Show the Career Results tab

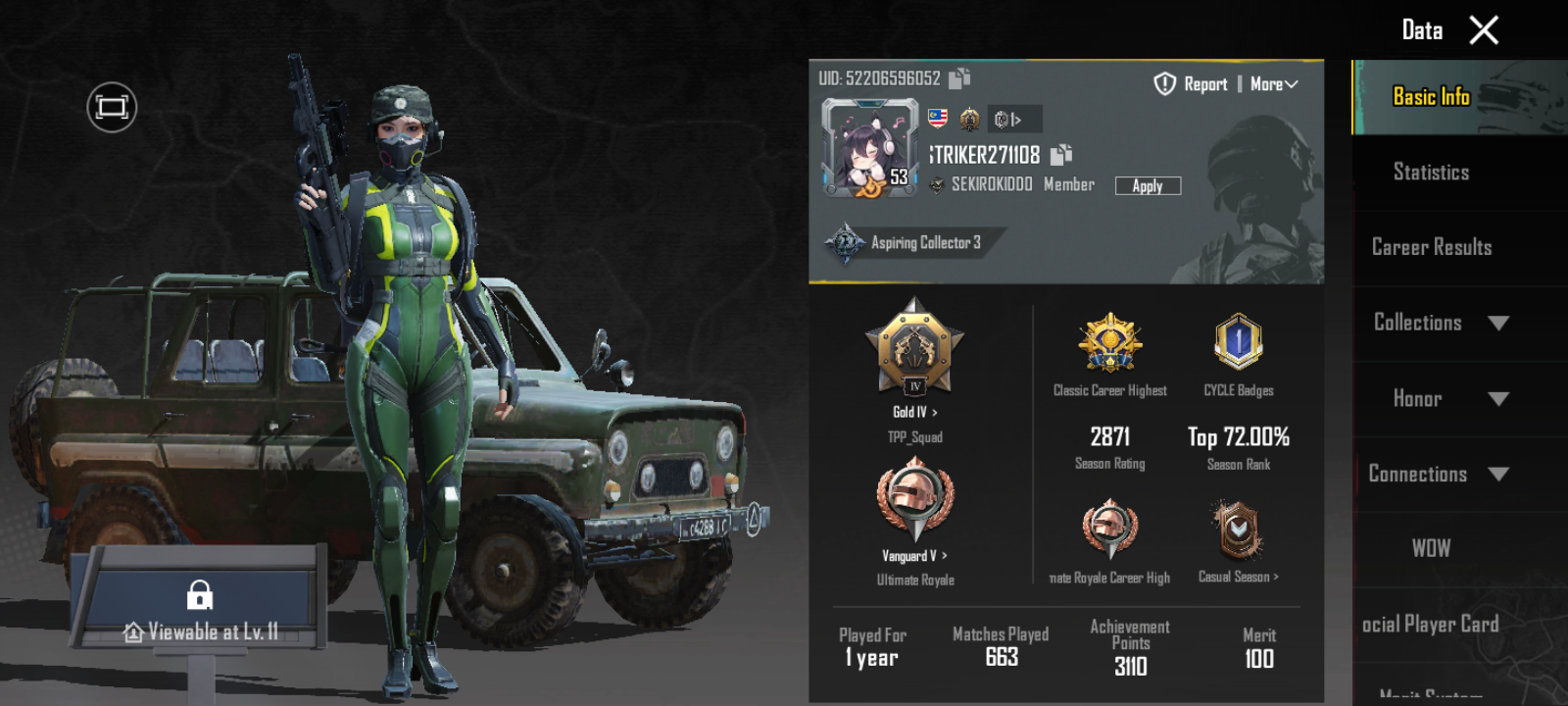tap(1431, 247)
